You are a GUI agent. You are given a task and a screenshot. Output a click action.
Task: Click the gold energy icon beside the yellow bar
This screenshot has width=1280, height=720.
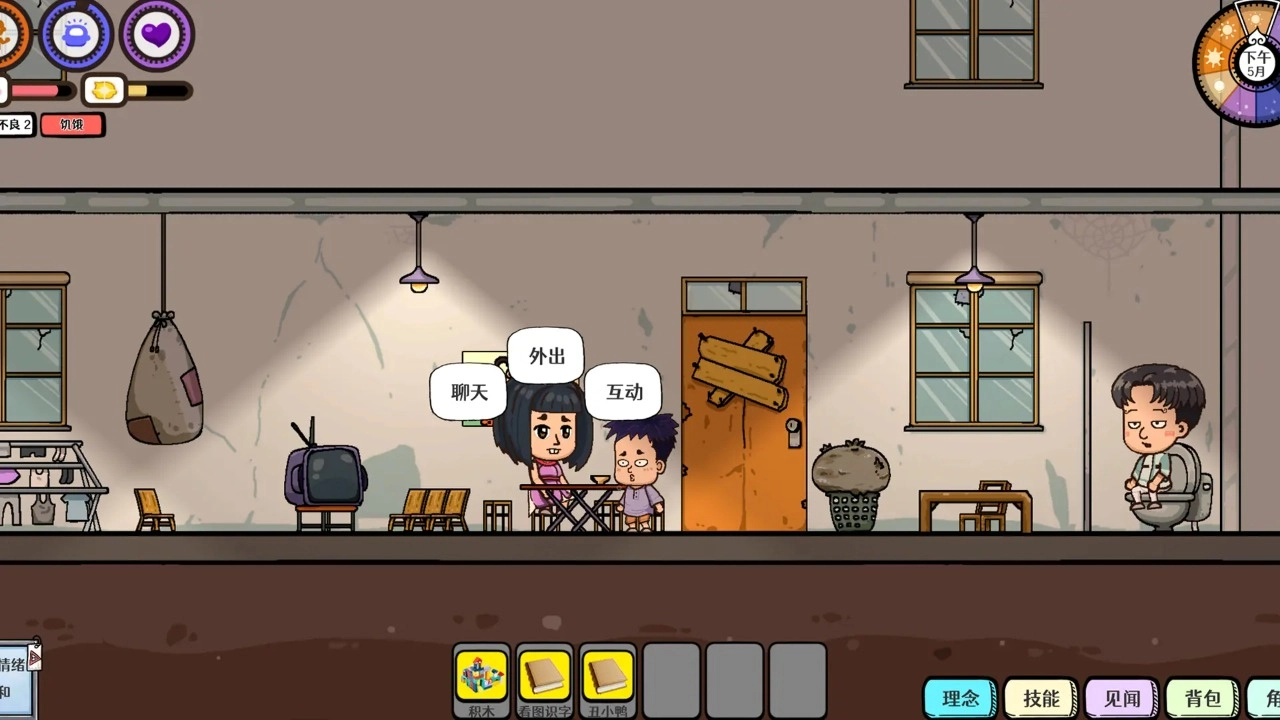(104, 90)
